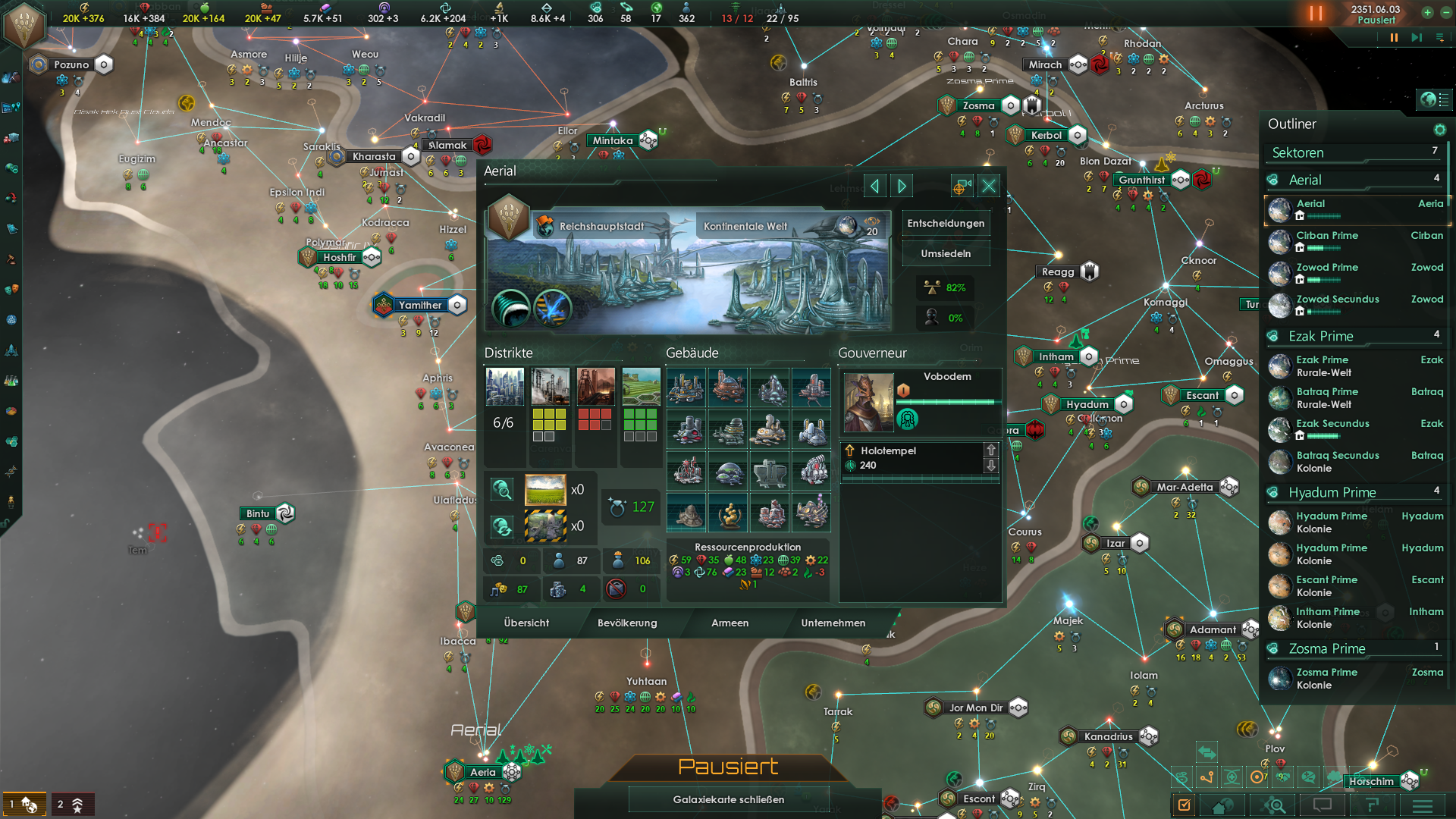Select Cirban Prime in the Outliner
This screenshot has height=819, width=1456.
pos(1326,236)
